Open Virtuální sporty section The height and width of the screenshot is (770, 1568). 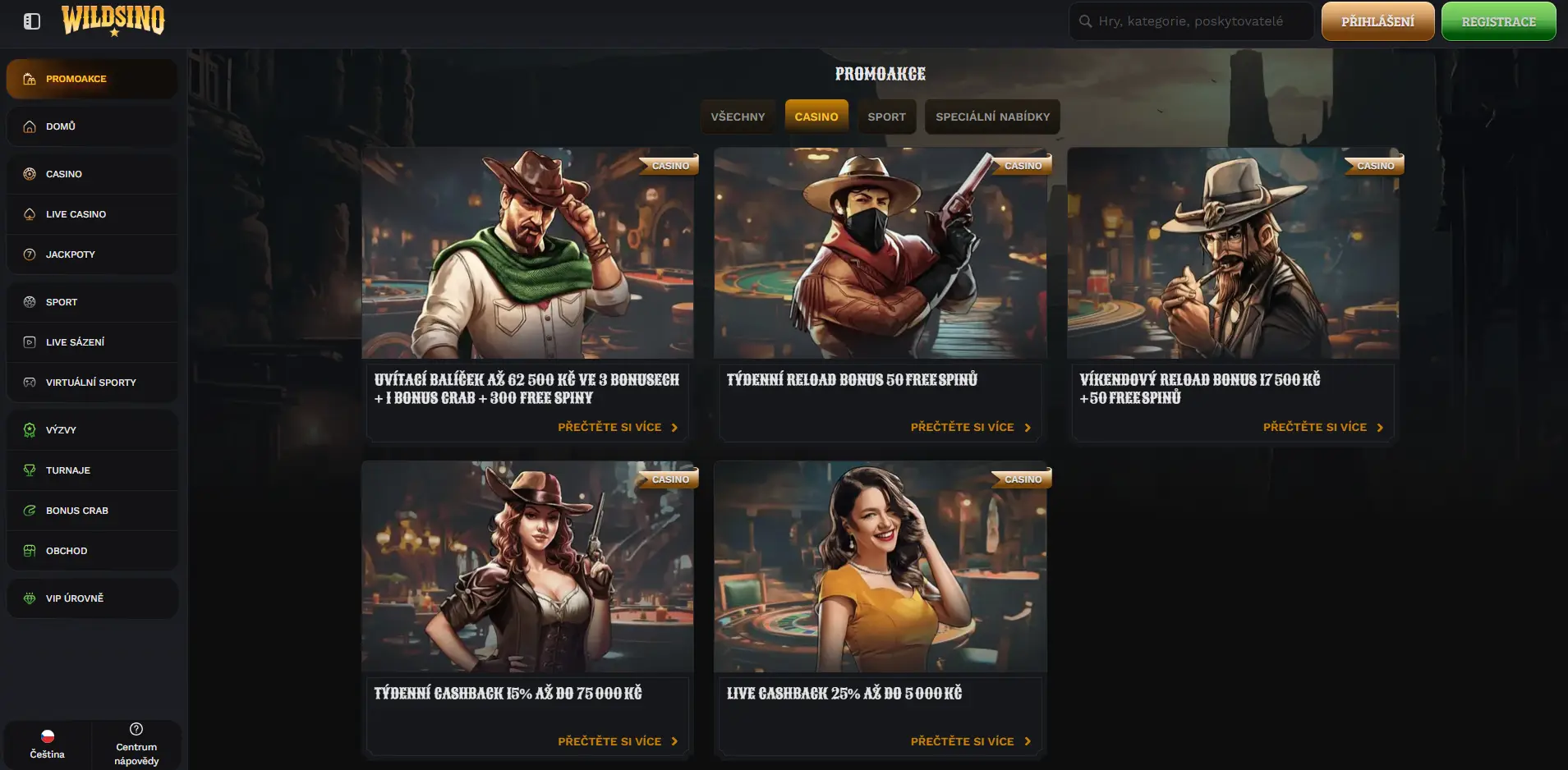92,383
